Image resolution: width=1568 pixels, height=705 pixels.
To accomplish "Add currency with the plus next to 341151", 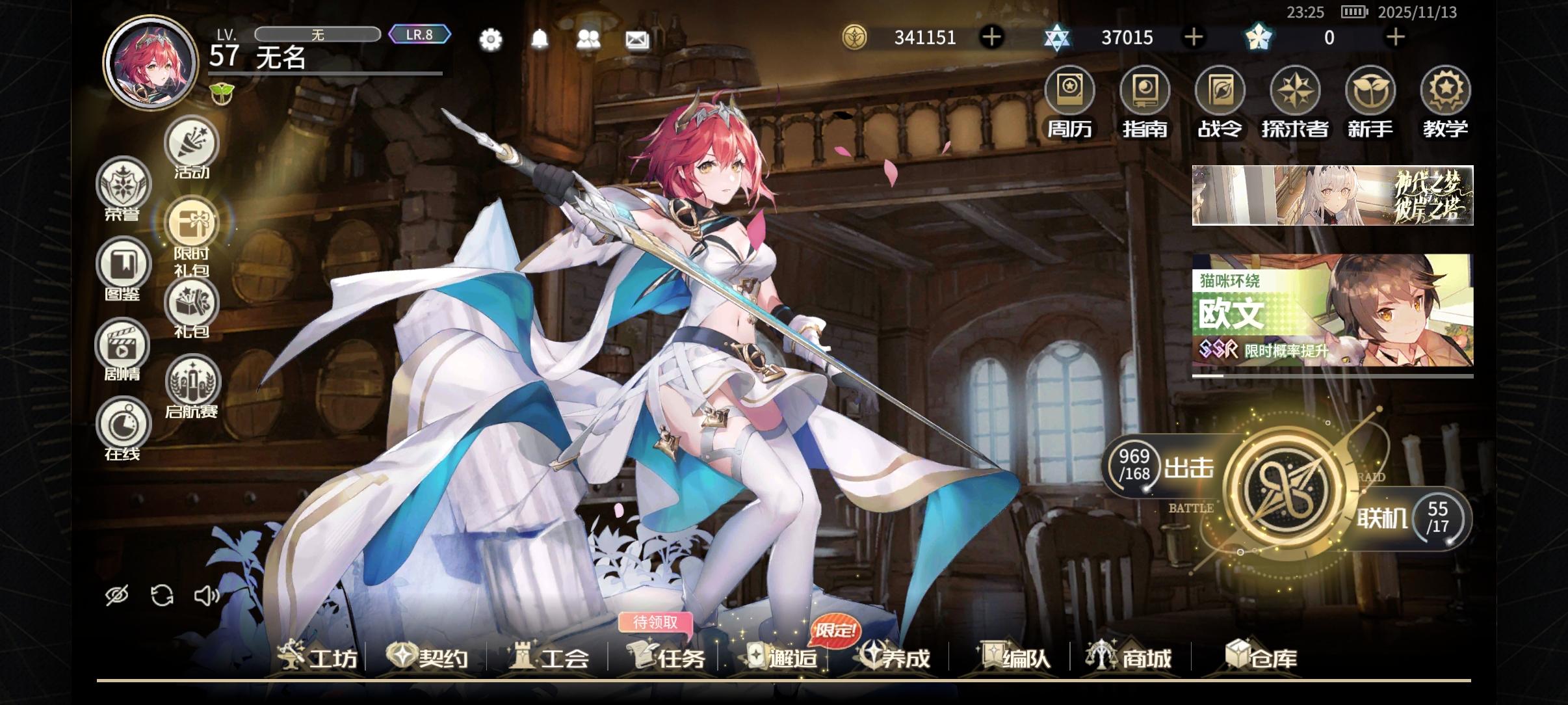I will point(992,37).
